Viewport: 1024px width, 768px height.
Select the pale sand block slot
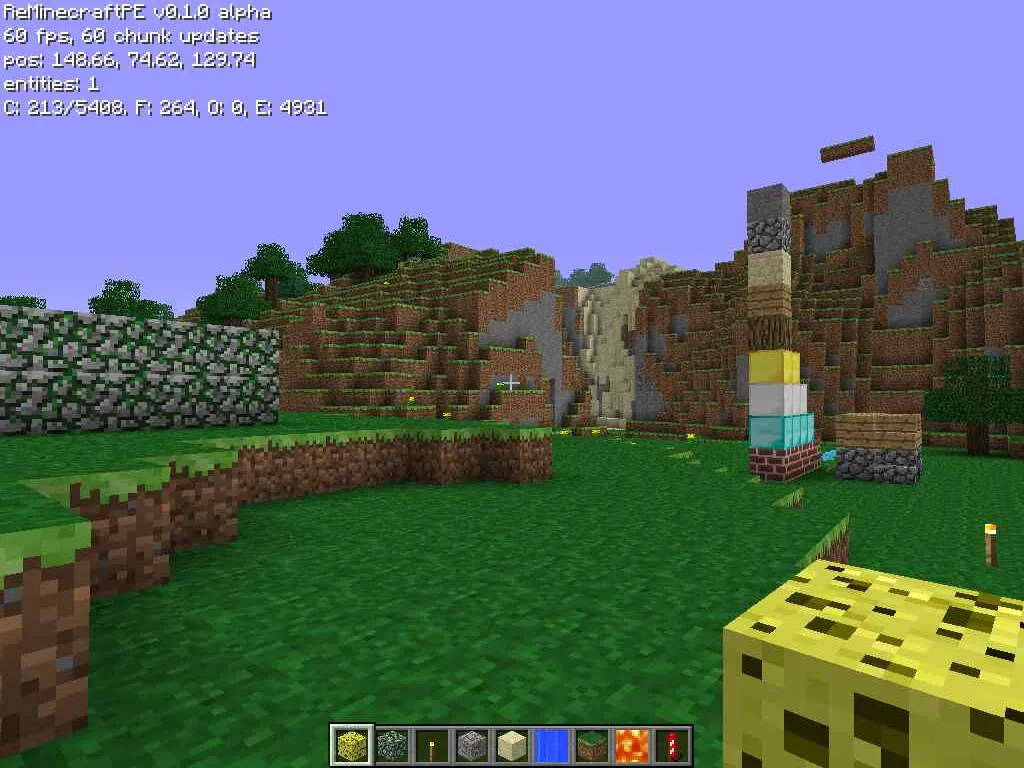(x=512, y=745)
